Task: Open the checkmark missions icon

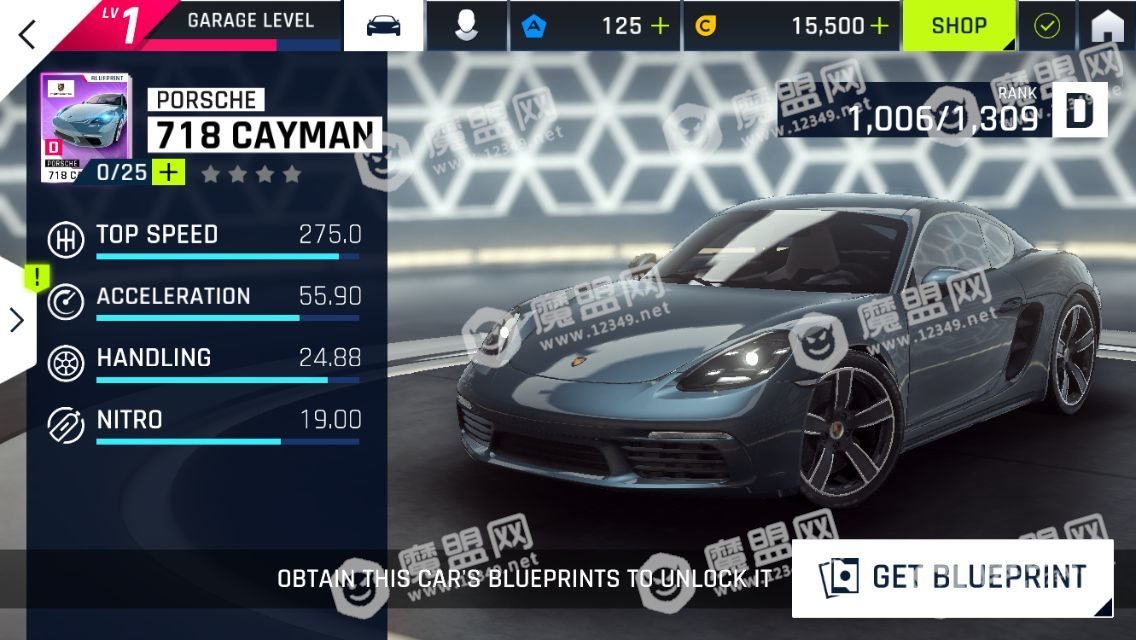Action: tap(1047, 26)
